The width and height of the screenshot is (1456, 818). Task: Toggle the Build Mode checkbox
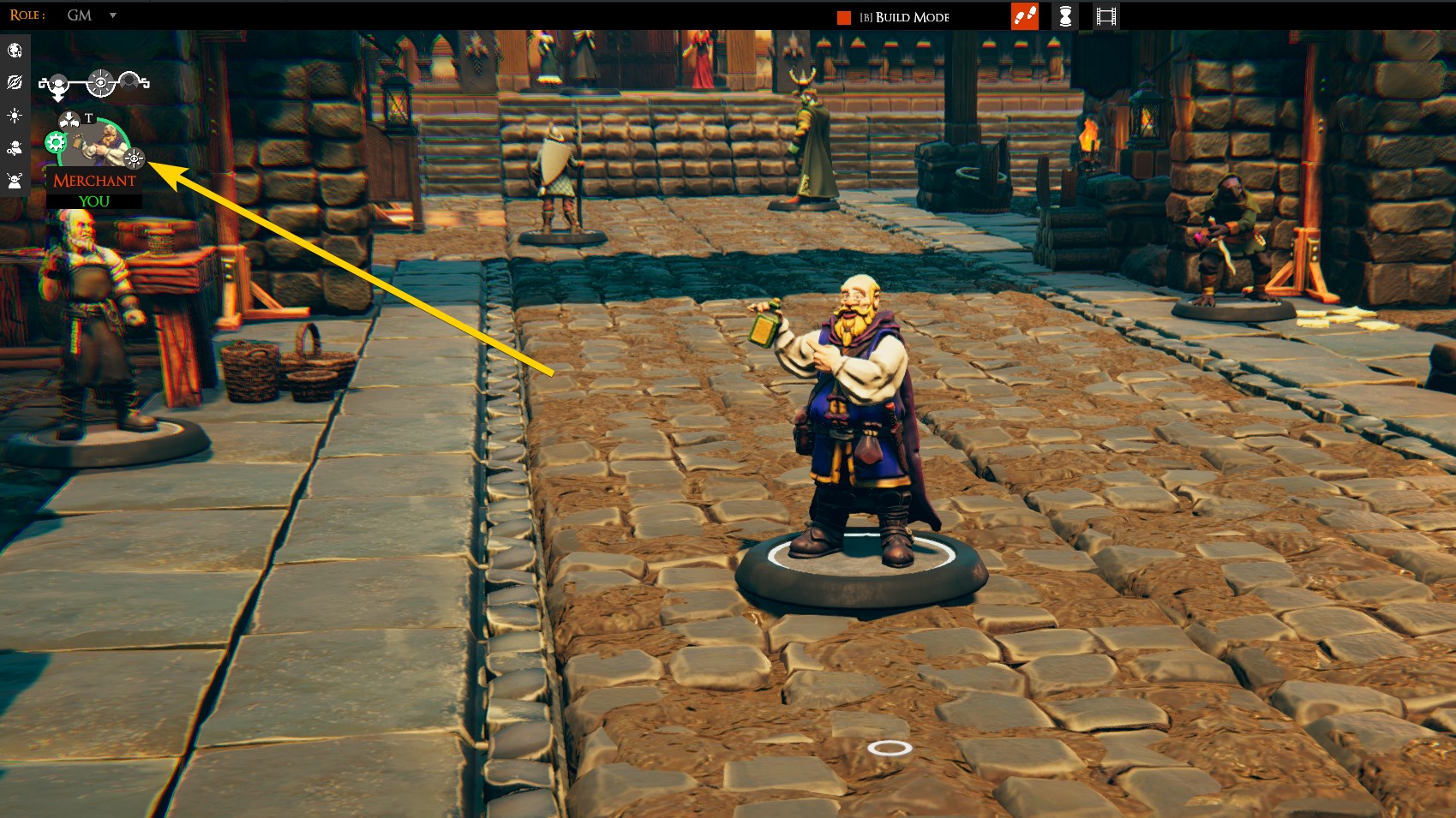tap(844, 18)
